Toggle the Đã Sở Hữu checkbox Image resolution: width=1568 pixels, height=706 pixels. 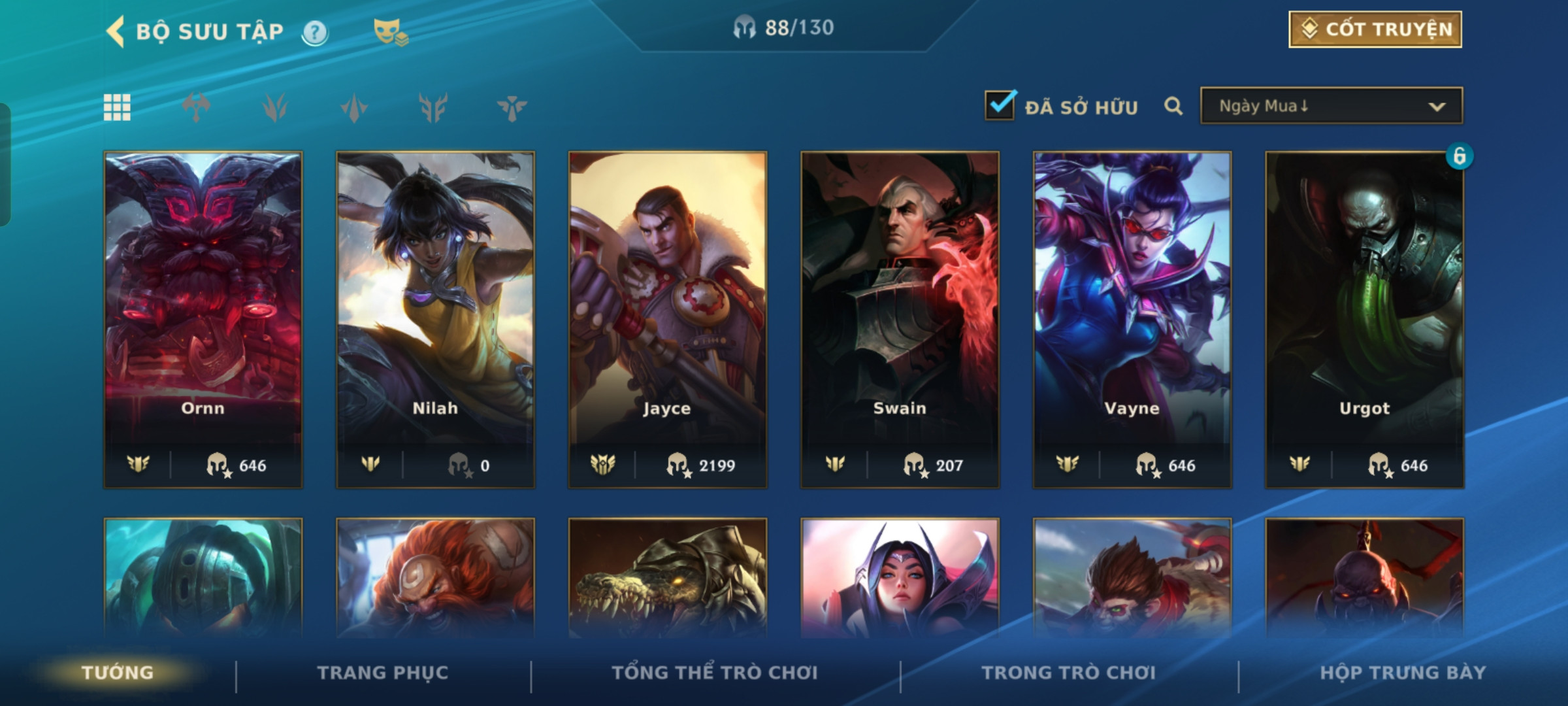1000,105
